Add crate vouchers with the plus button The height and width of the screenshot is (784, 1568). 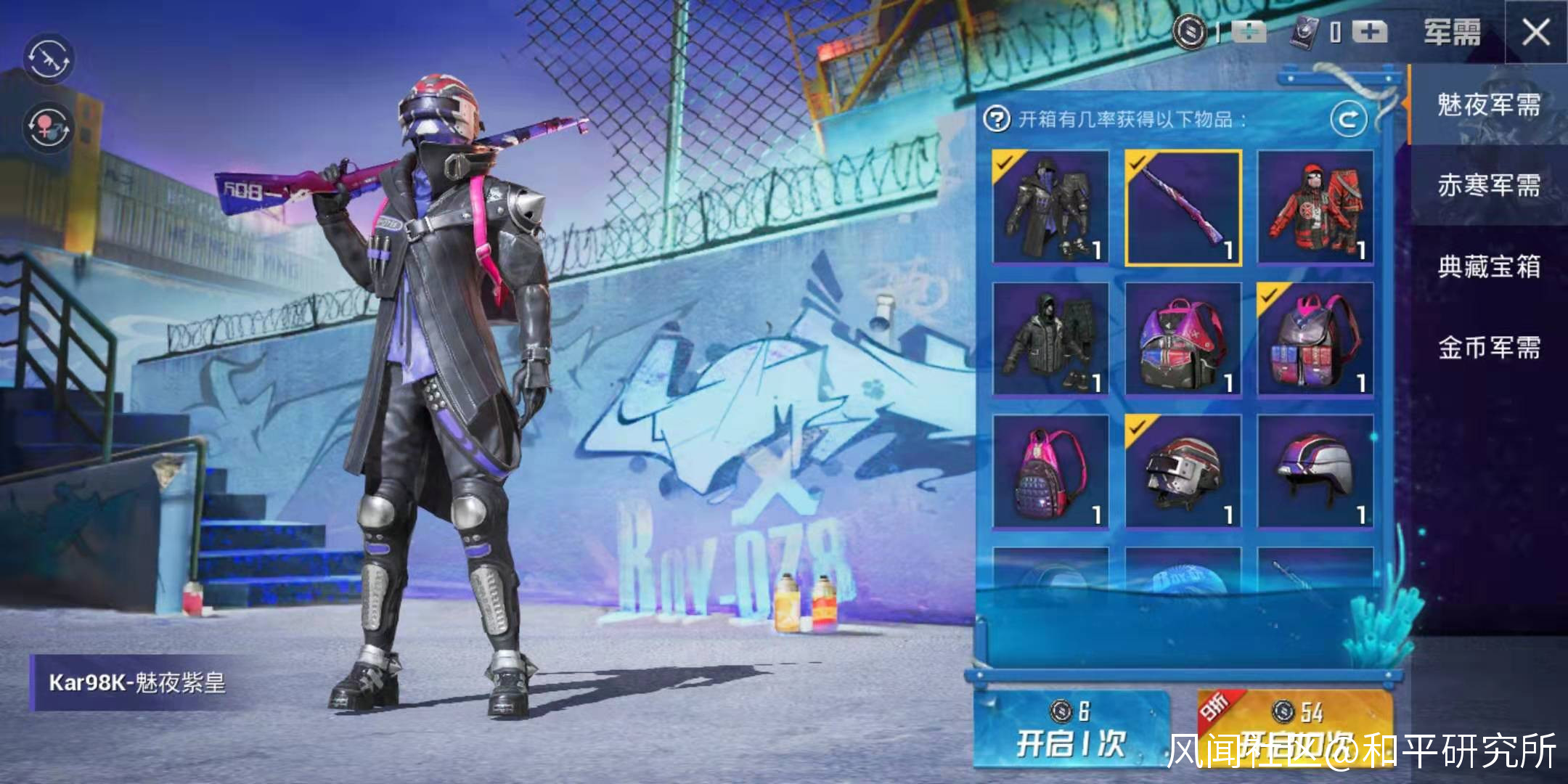pos(1369,32)
